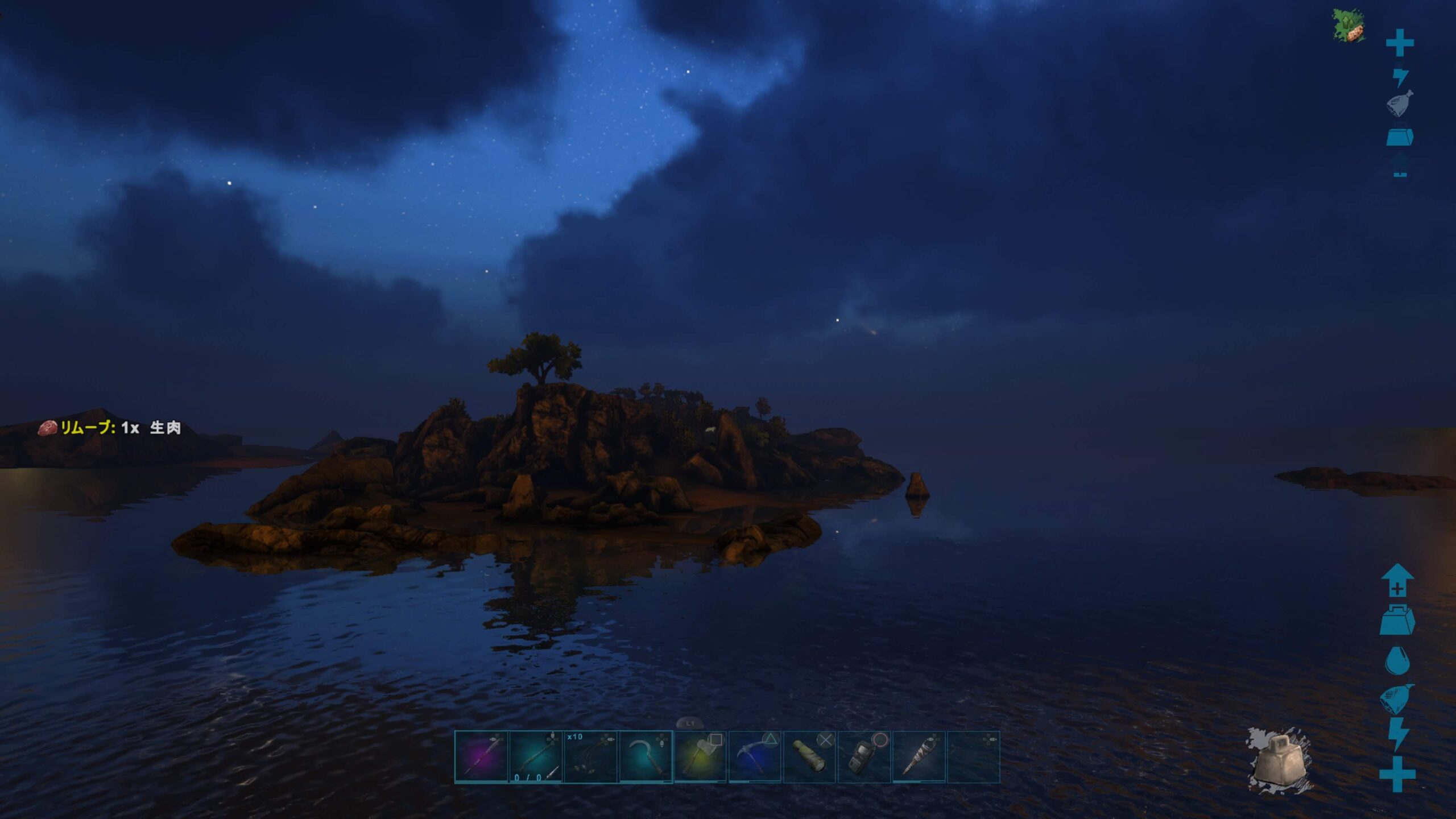The width and height of the screenshot is (1456, 819).
Task: Equip the wooden club hotbar slot
Action: [x=919, y=757]
